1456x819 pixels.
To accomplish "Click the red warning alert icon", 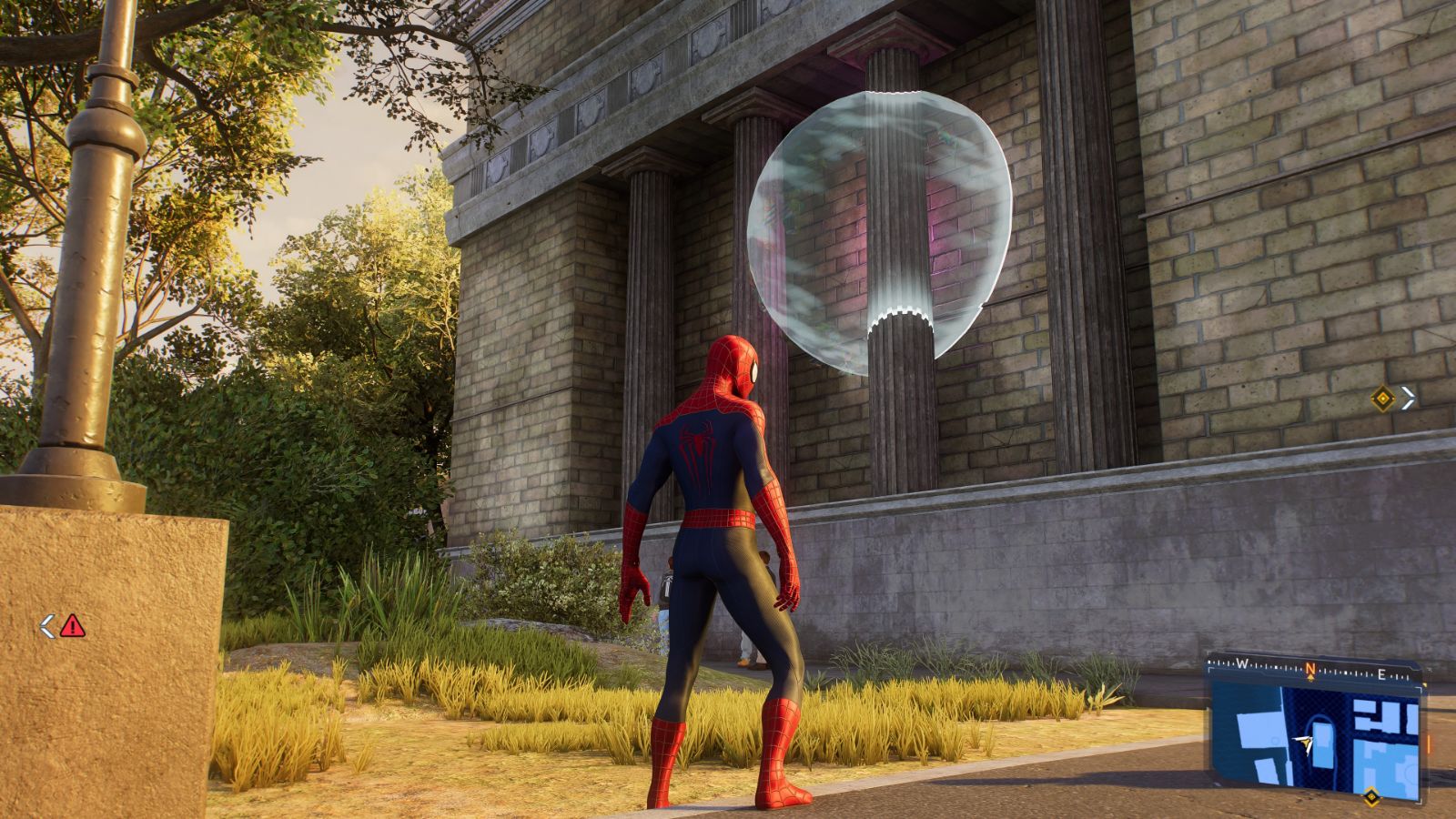I will [72, 626].
